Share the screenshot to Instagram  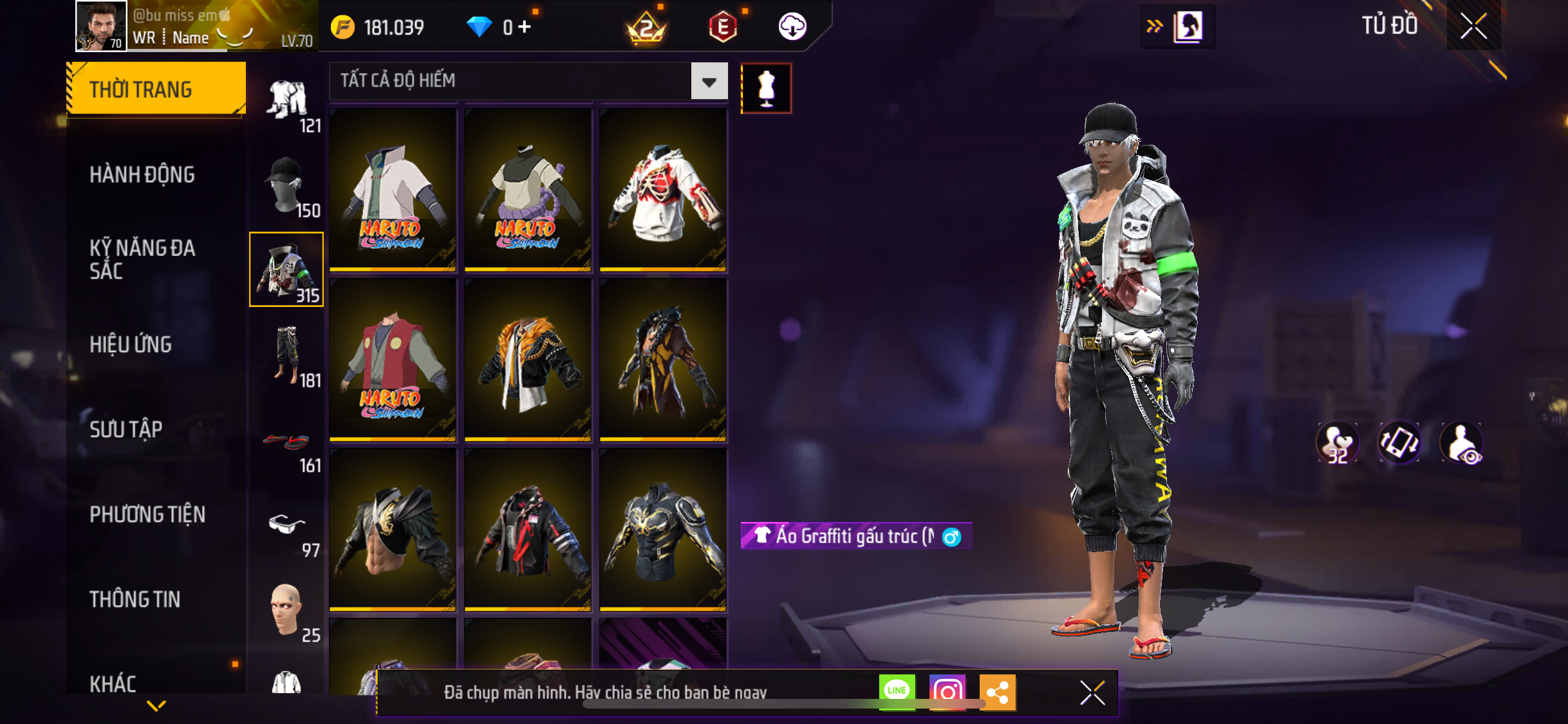pos(947,692)
